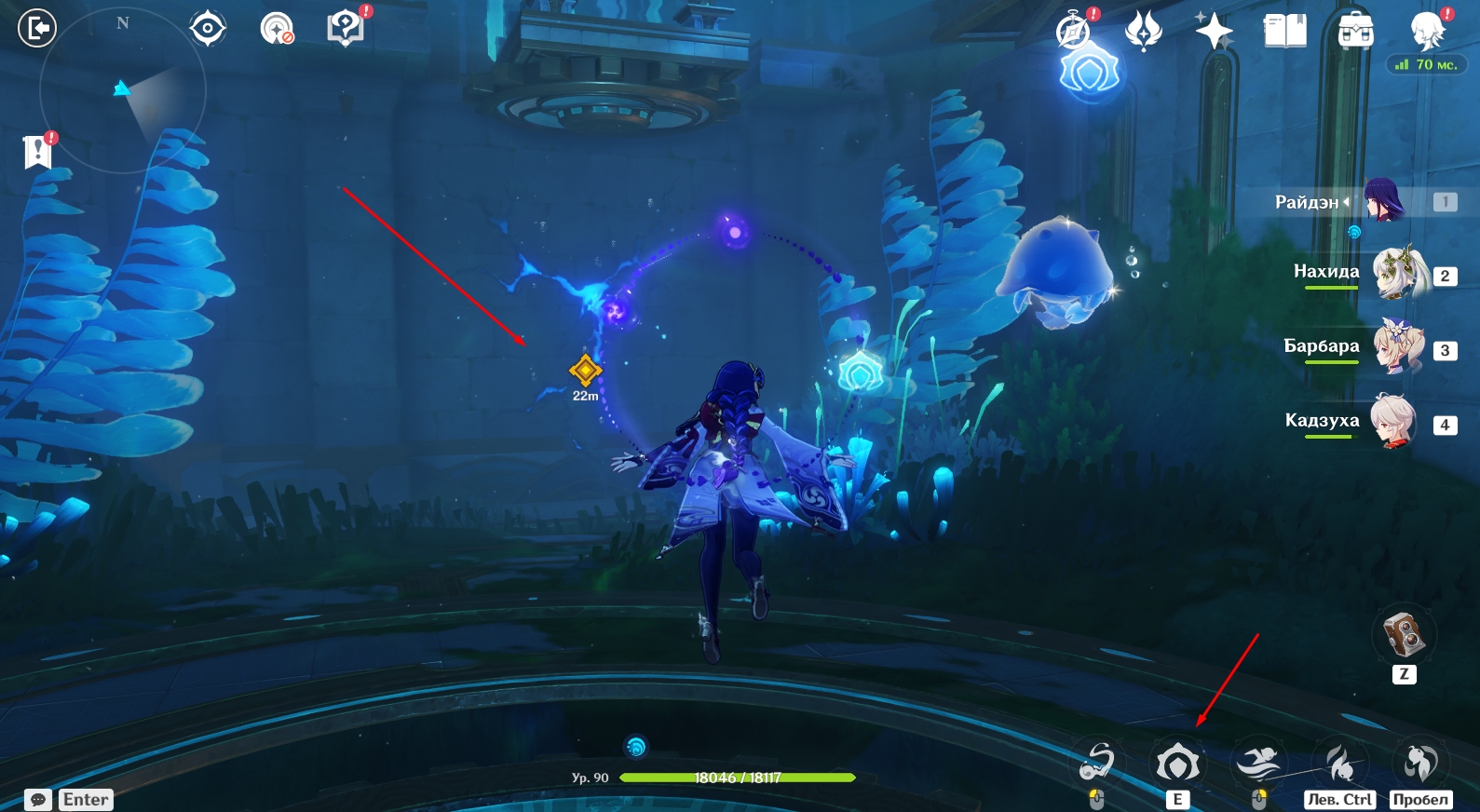Open the backpack inventory
This screenshot has height=812, width=1480.
point(1355,32)
